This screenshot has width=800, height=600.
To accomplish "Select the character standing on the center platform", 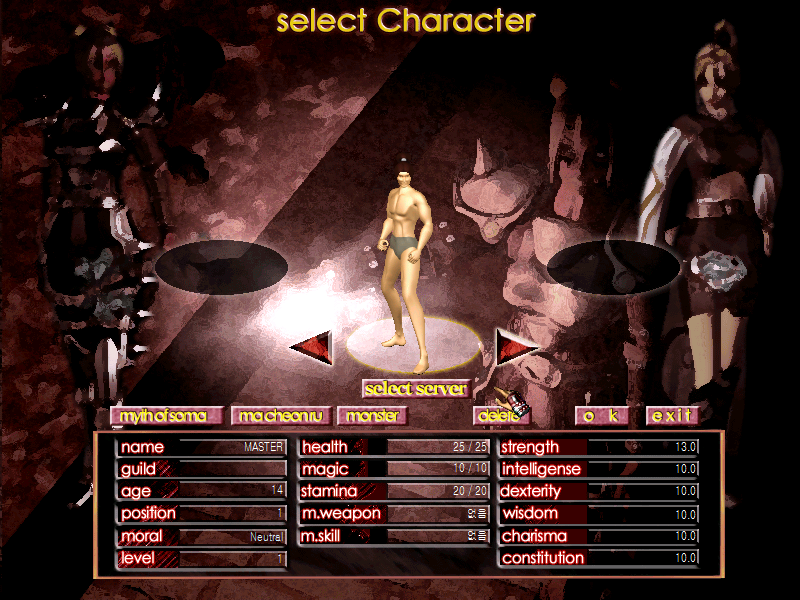I will click(407, 260).
